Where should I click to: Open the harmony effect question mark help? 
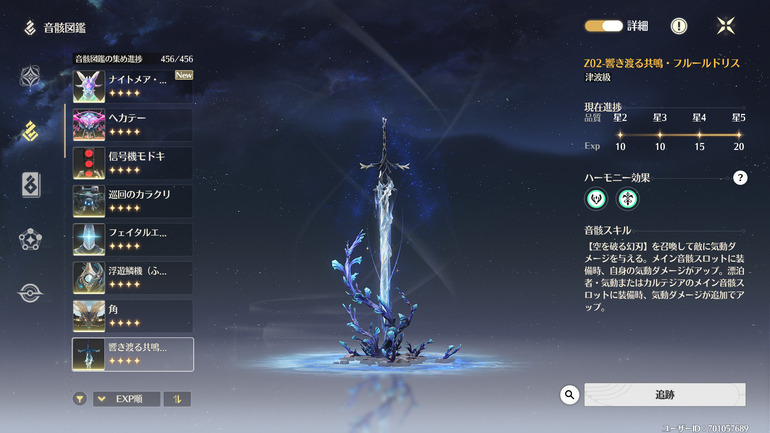[740, 178]
